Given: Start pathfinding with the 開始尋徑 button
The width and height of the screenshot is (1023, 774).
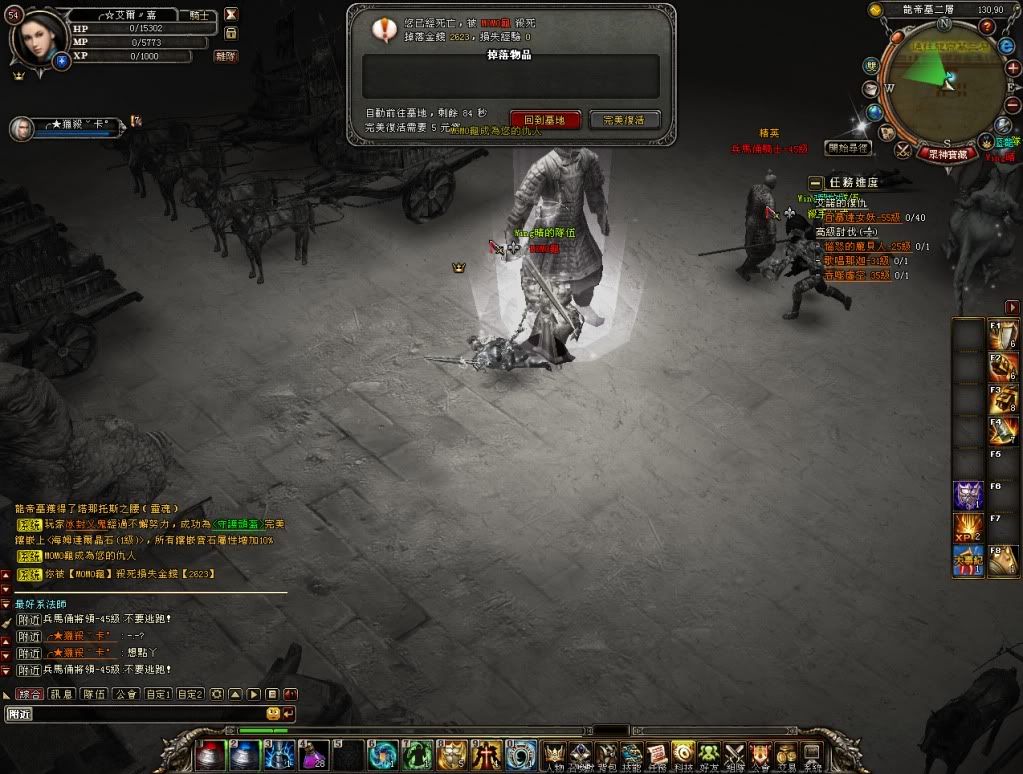Looking at the screenshot, I should (848, 148).
